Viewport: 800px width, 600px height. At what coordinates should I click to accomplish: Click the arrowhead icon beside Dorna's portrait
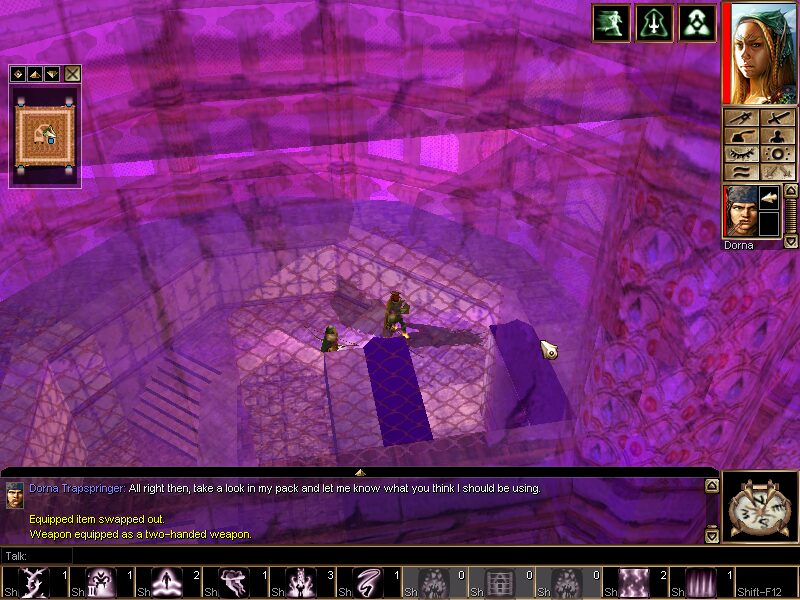(770, 199)
